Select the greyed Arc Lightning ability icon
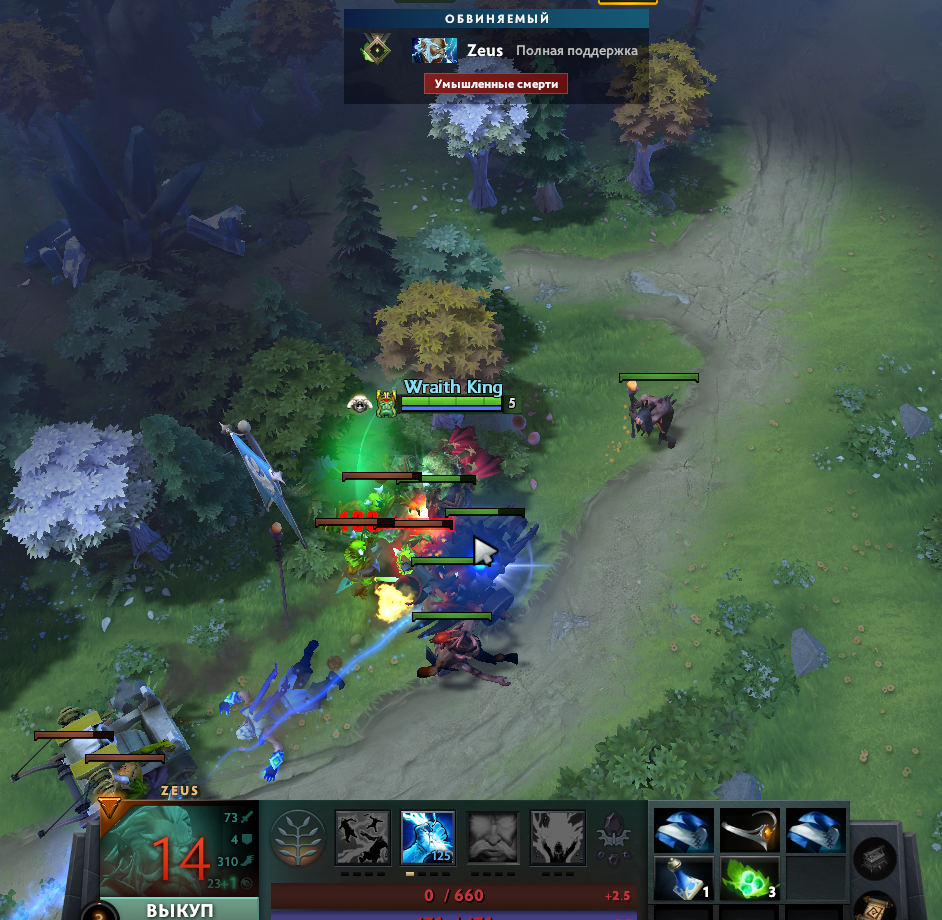Screen dimensions: 942x920 coord(362,837)
